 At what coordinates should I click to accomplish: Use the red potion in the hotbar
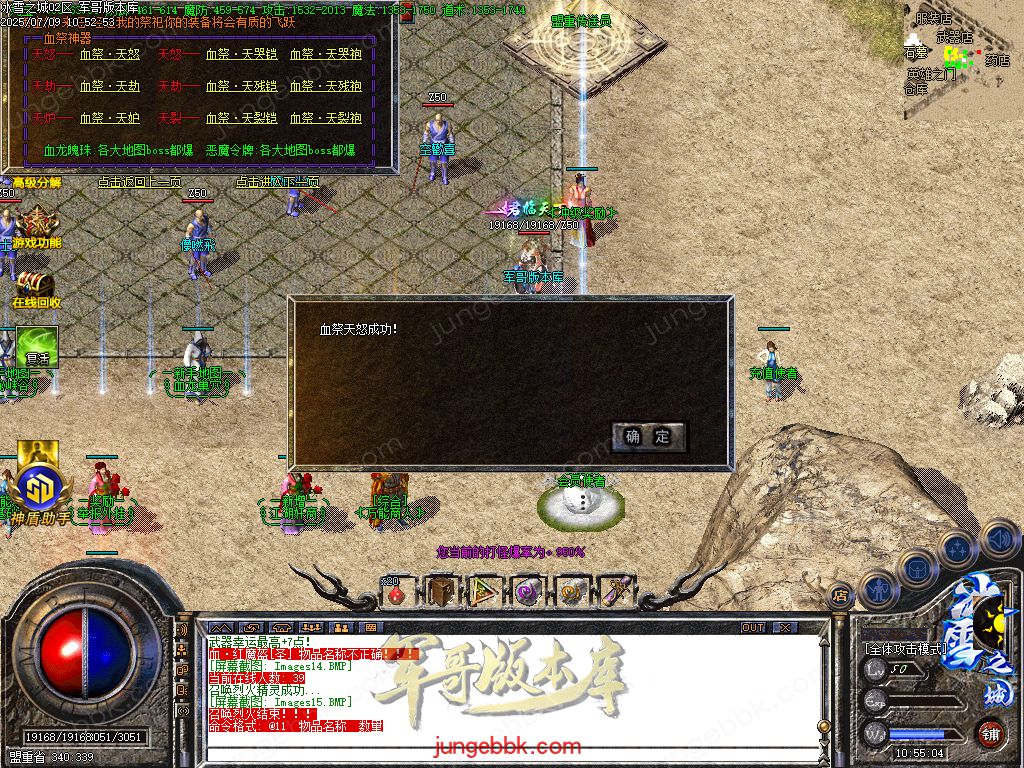pyautogui.click(x=396, y=593)
